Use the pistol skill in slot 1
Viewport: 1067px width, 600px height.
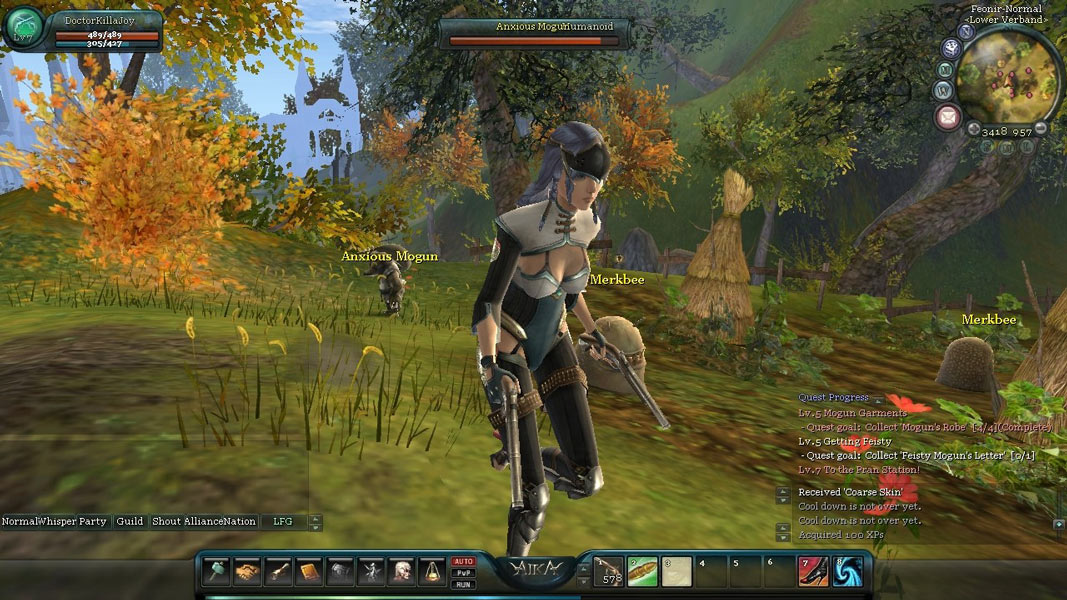click(x=609, y=571)
